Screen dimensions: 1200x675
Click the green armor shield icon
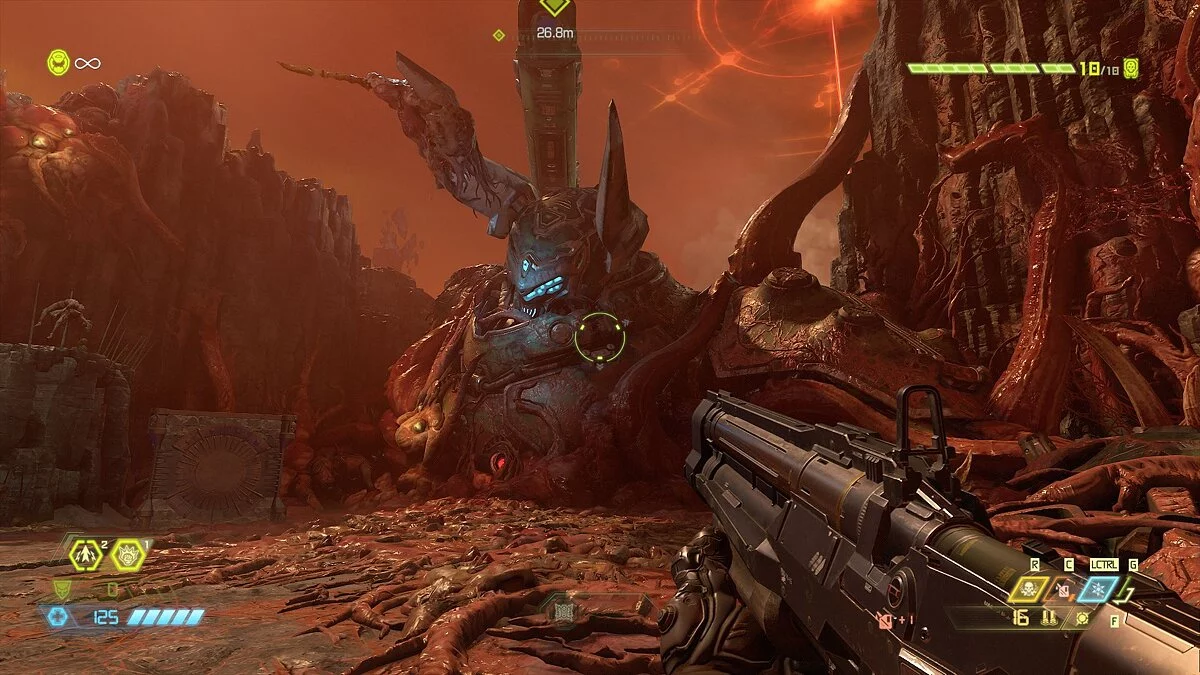pyautogui.click(x=61, y=588)
